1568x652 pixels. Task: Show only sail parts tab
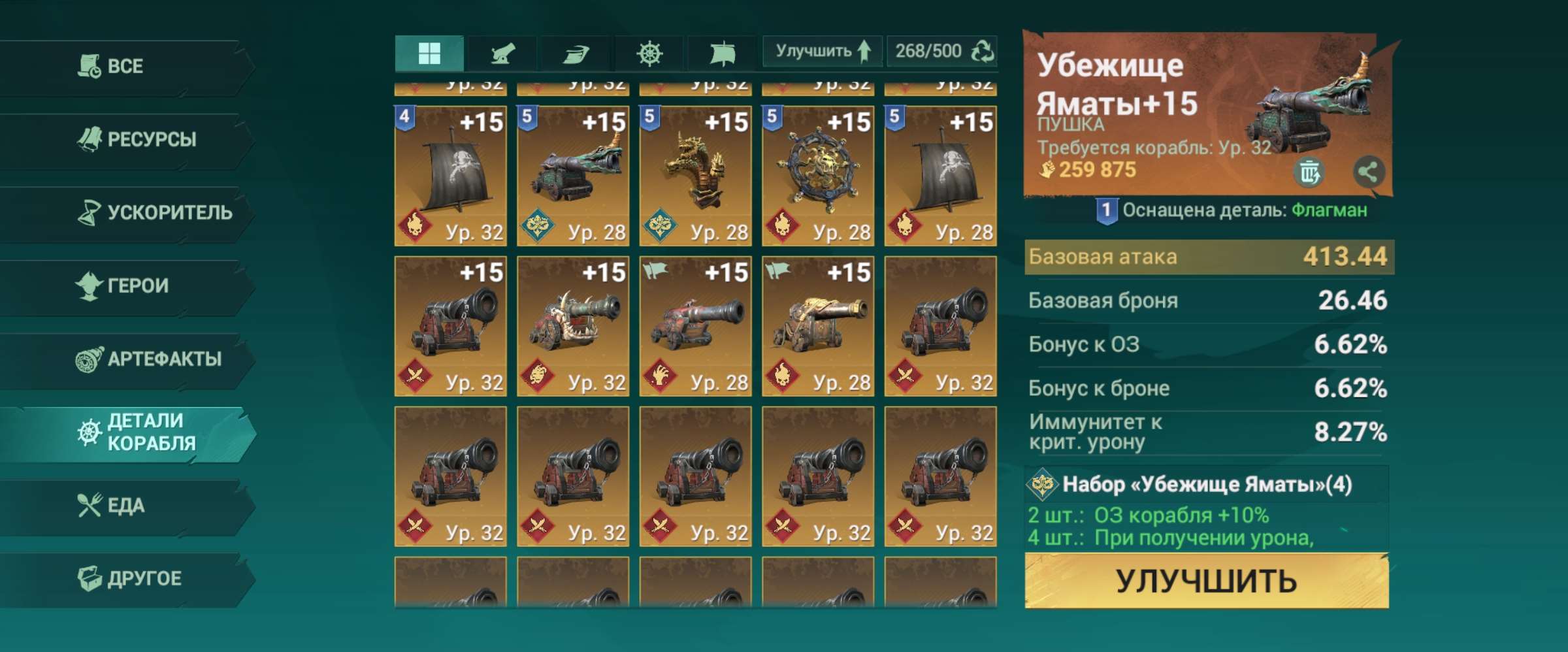click(722, 52)
